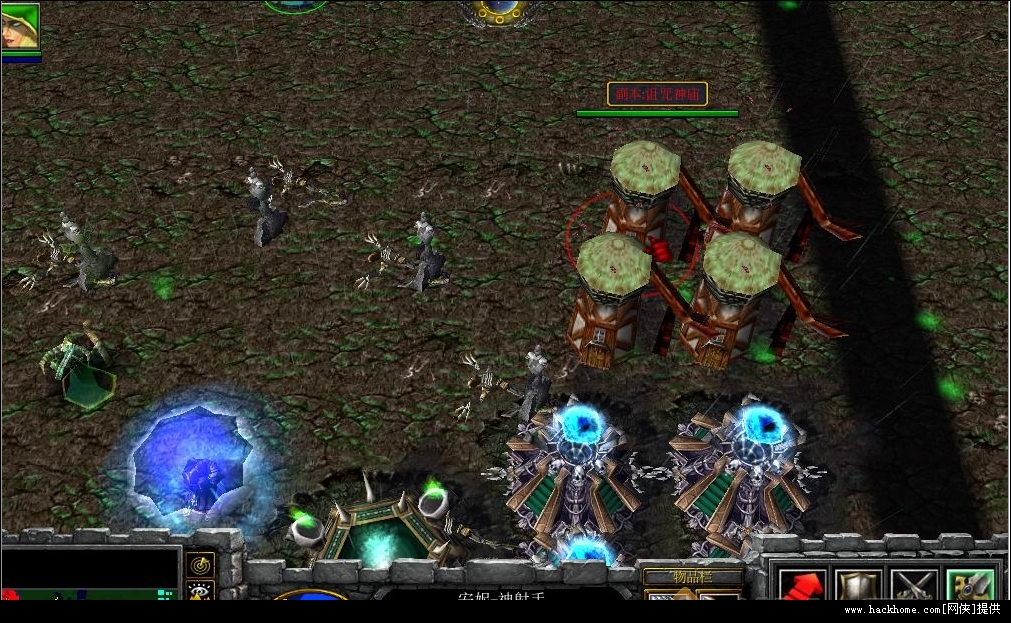The image size is (1011, 623).
Task: Toggle the eye-shaped minimap button
Action: click(x=200, y=591)
